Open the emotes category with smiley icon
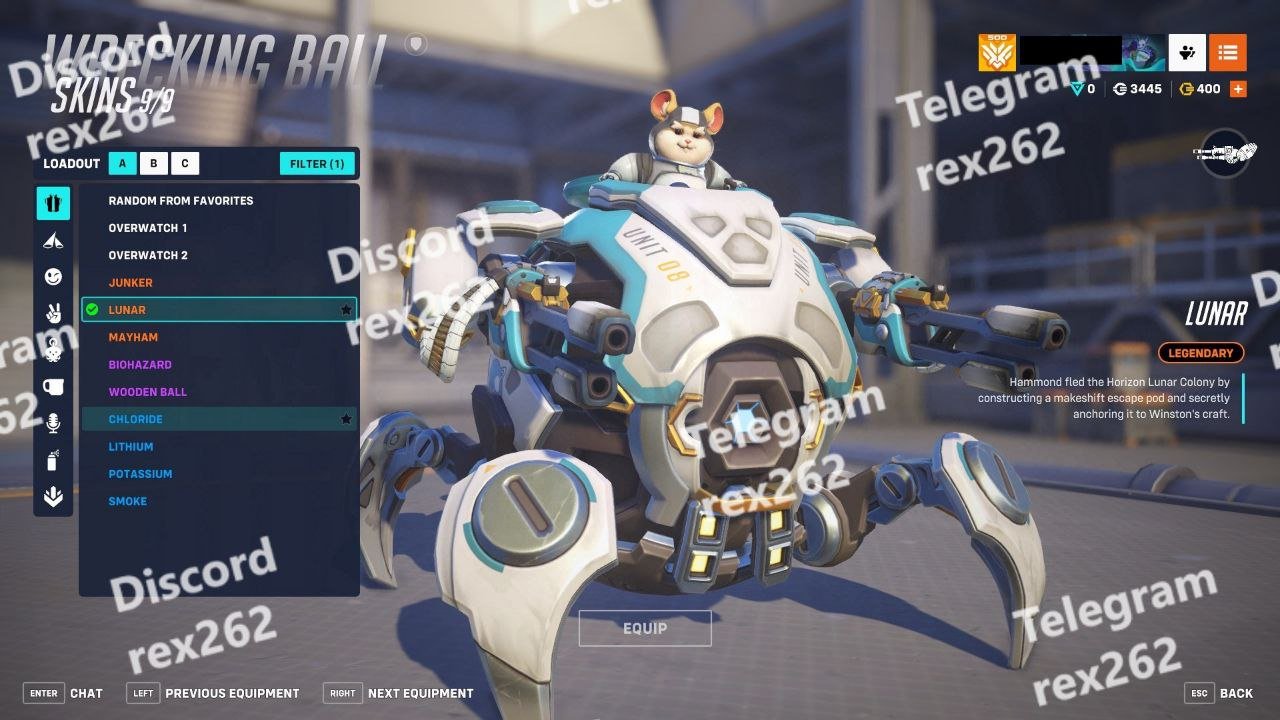This screenshot has width=1280, height=720. (x=53, y=276)
